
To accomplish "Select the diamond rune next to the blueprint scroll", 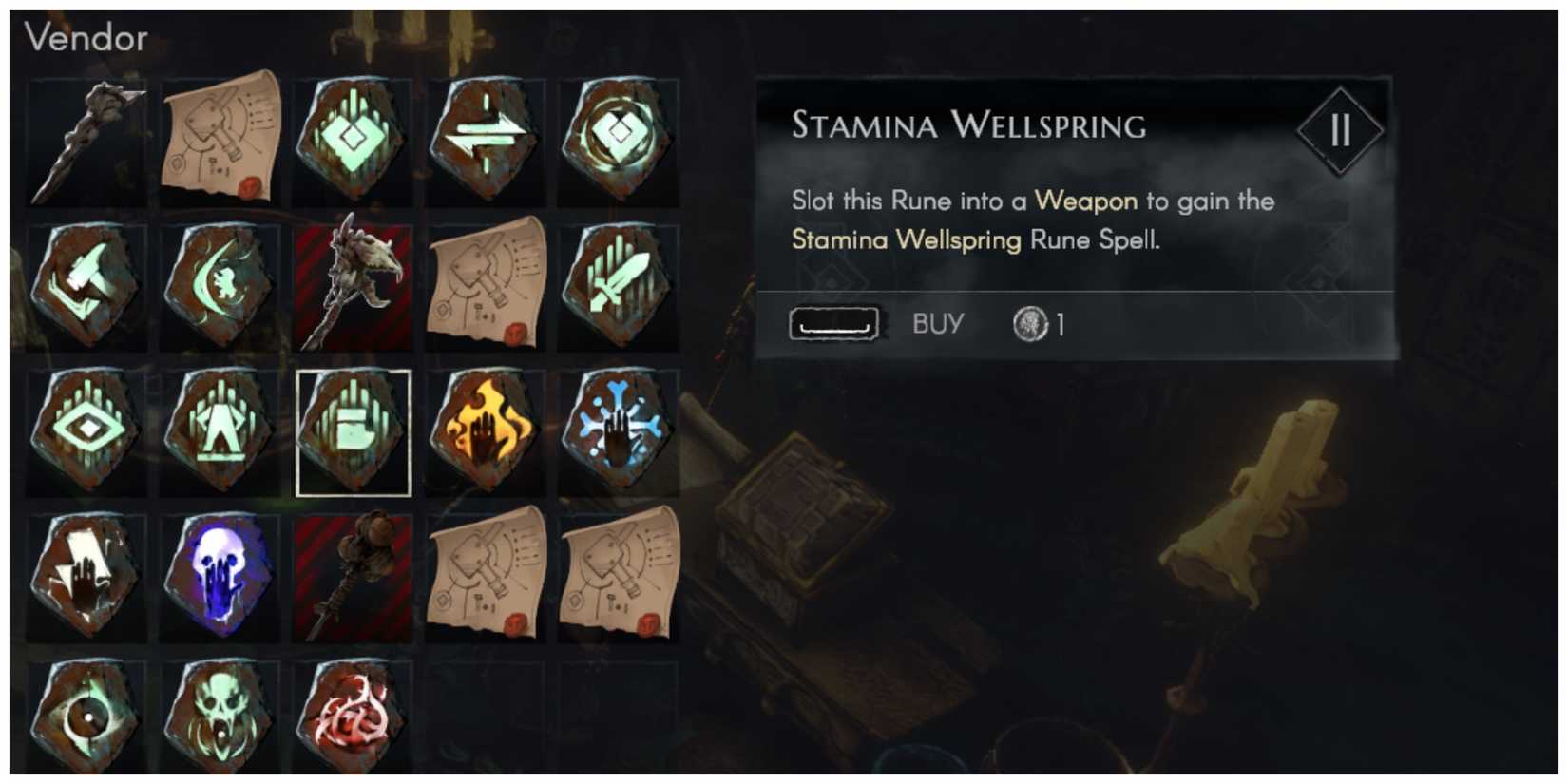I will 354,143.
